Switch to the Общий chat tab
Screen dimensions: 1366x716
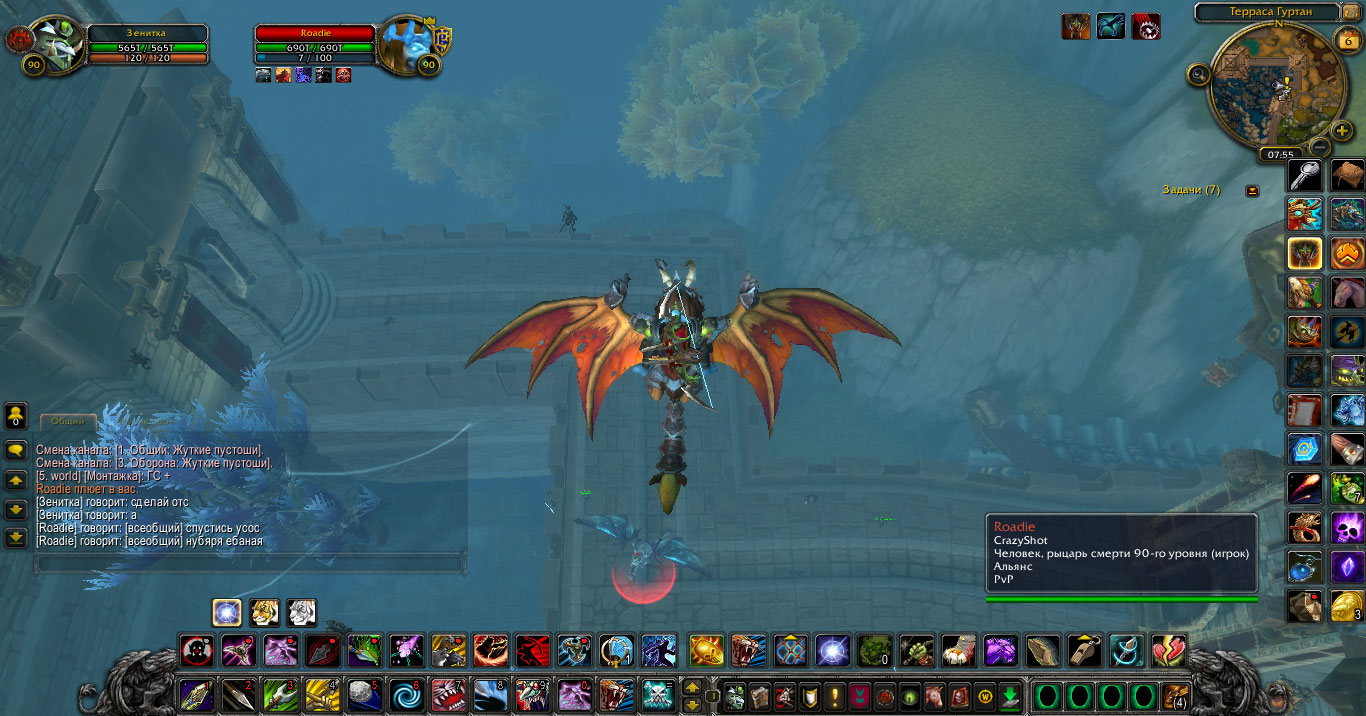[x=68, y=422]
